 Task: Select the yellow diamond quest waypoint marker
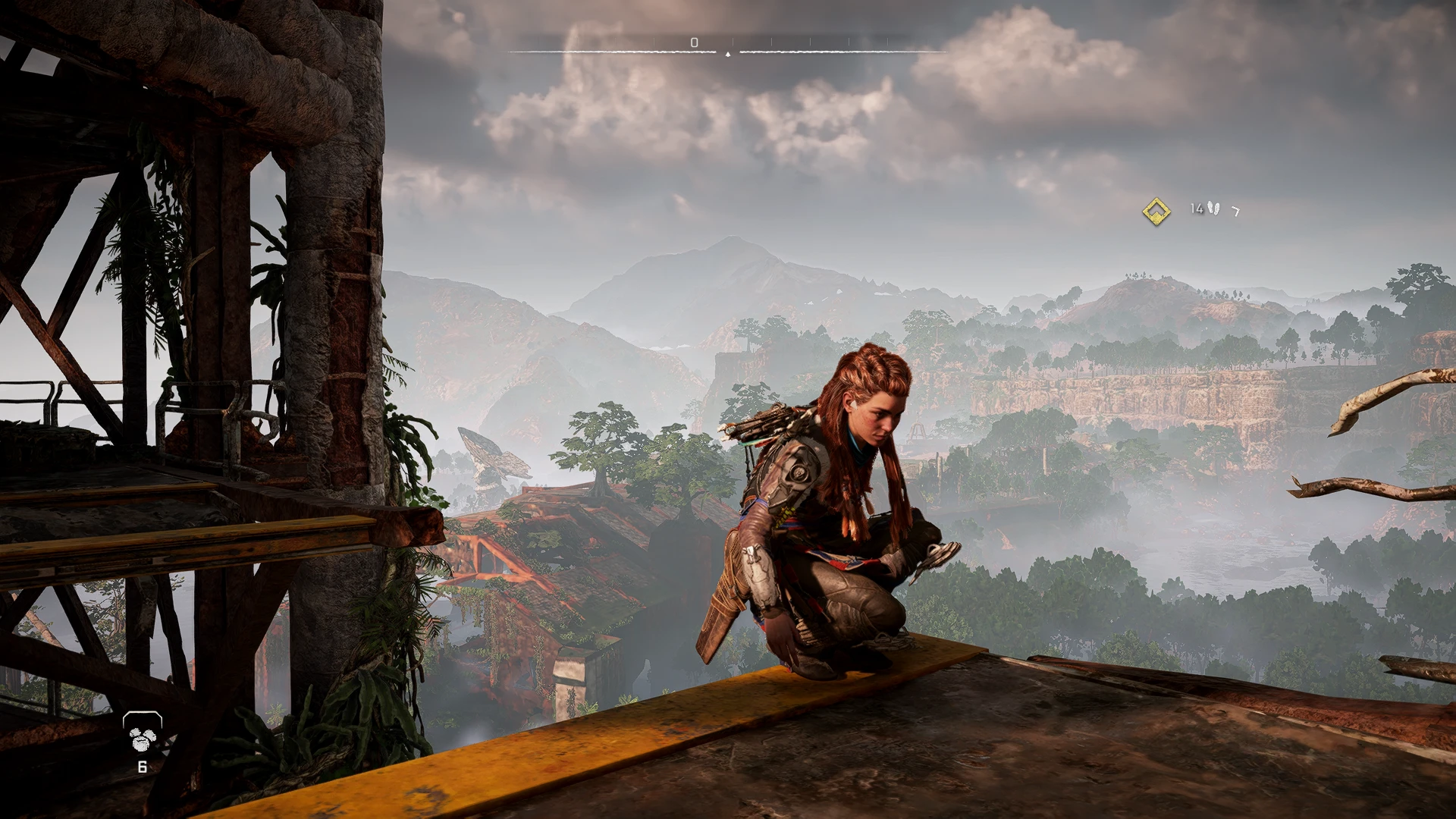coord(1156,210)
